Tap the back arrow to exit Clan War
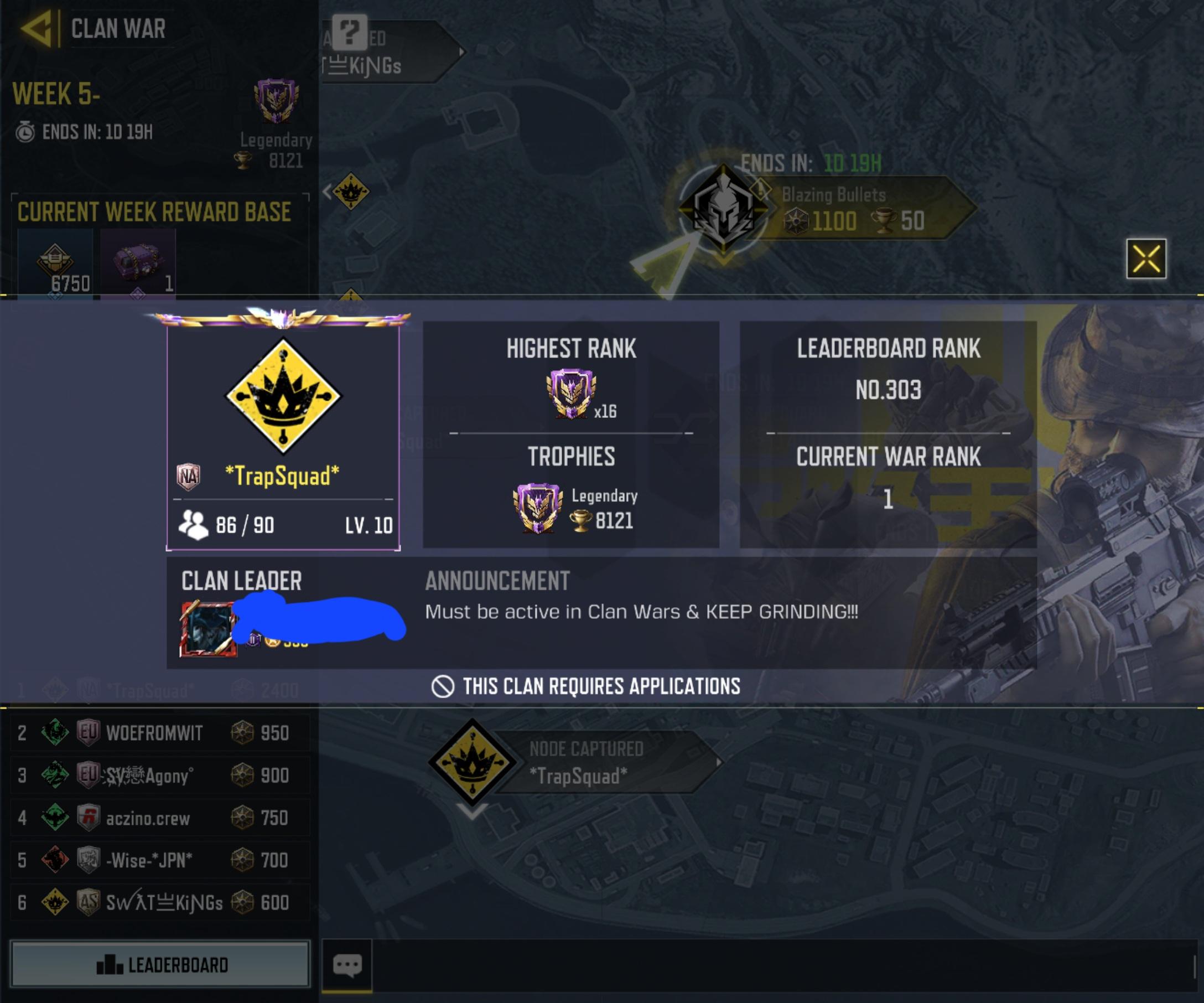 34,28
